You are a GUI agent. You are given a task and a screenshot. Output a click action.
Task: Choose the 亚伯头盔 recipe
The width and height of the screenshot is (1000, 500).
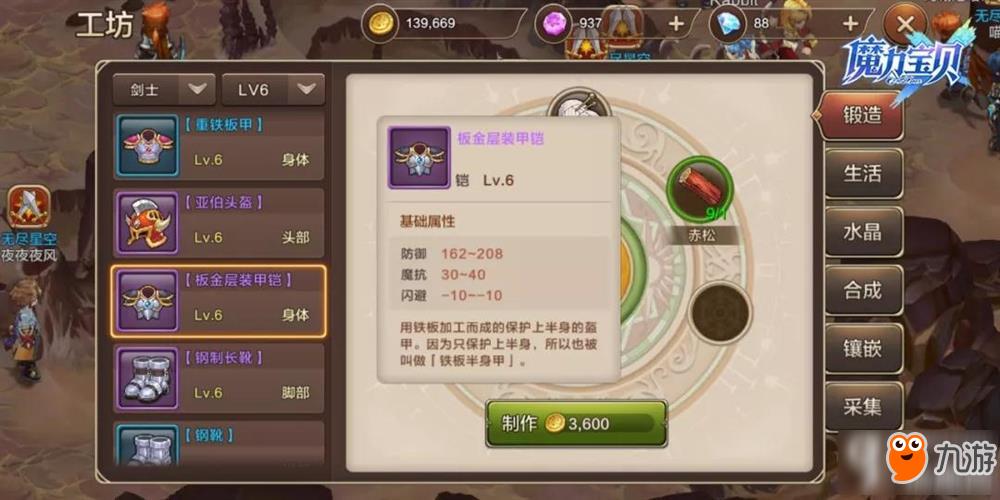point(219,221)
